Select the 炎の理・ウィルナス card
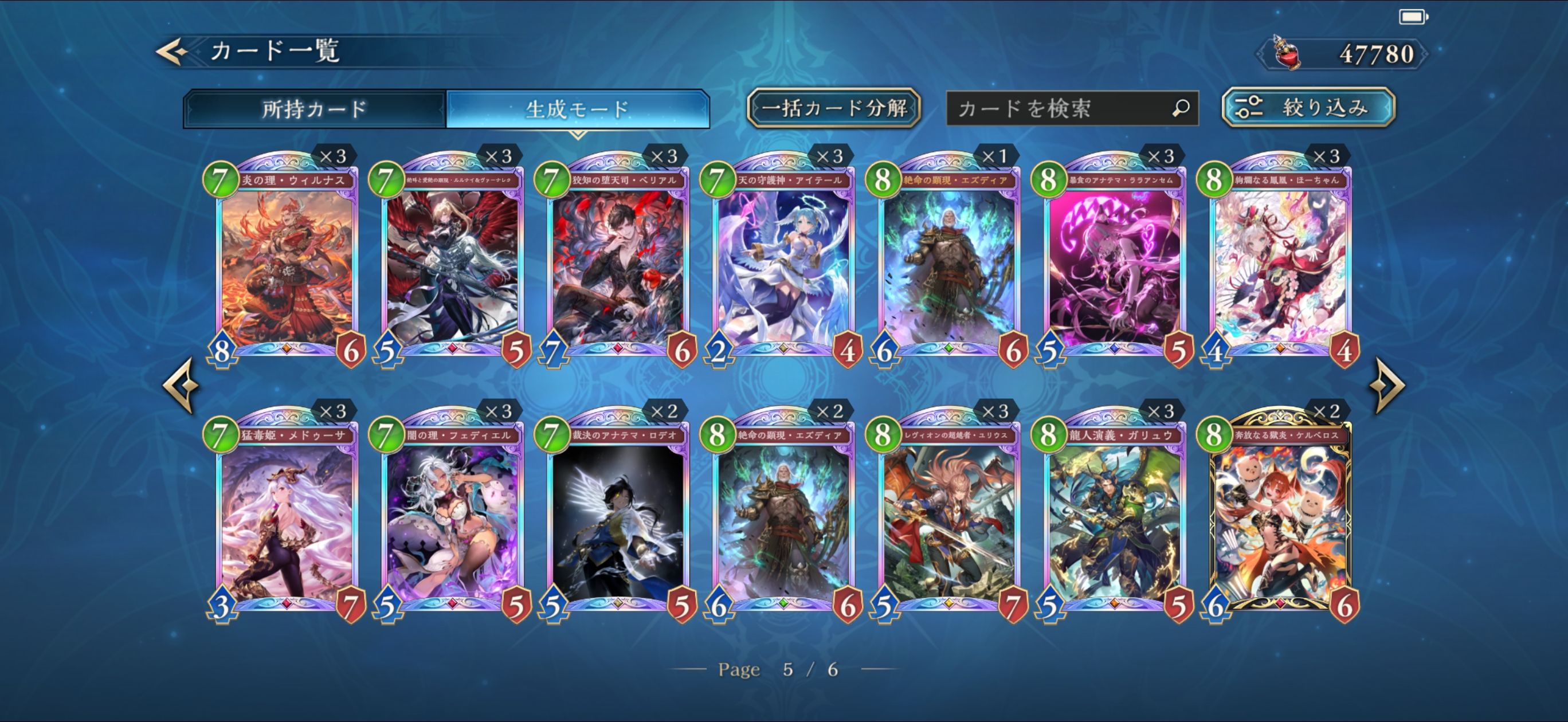The height and width of the screenshot is (722, 1568). coord(287,262)
